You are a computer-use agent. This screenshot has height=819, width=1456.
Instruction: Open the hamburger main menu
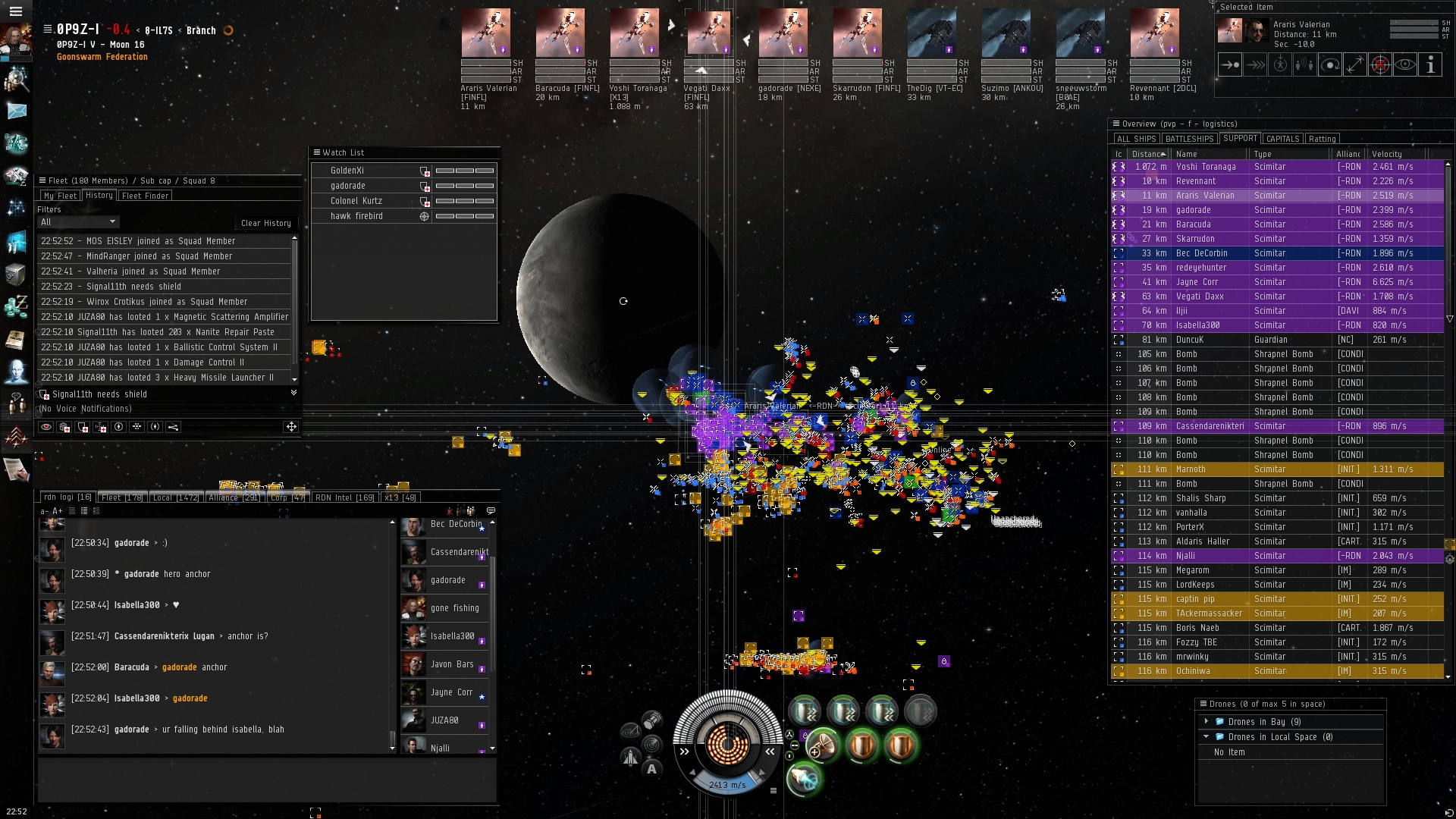[x=15, y=11]
